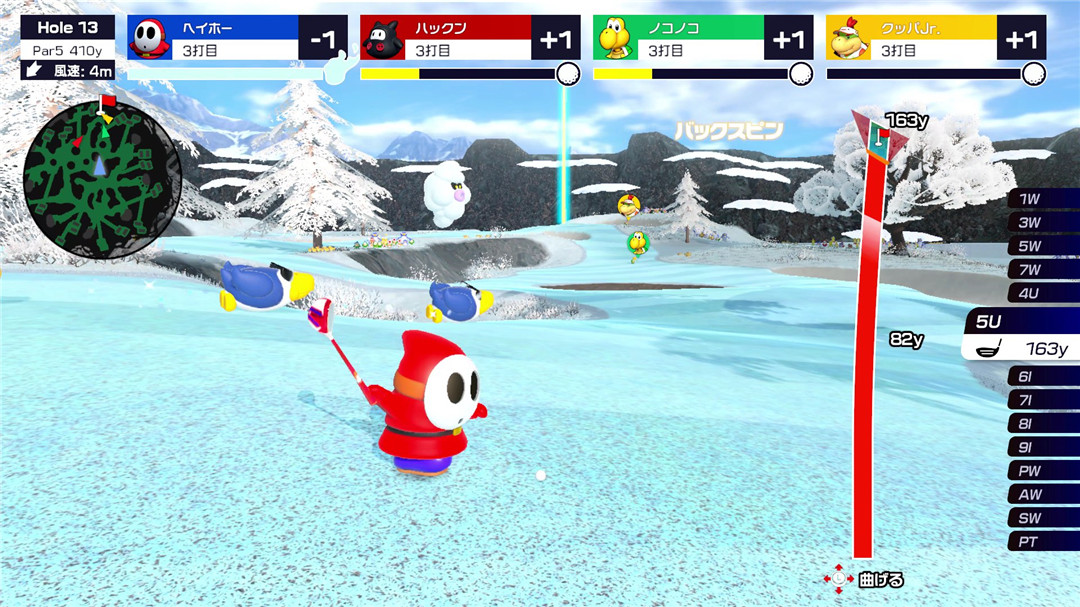The height and width of the screenshot is (607, 1080).
Task: Select the PW pitching wedge
Action: point(1043,471)
